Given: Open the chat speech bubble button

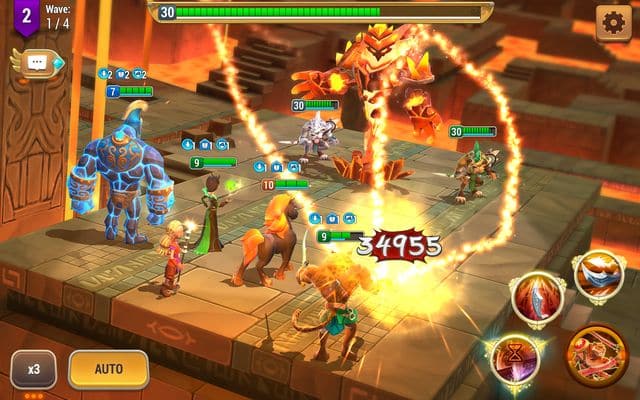Looking at the screenshot, I should pos(39,62).
